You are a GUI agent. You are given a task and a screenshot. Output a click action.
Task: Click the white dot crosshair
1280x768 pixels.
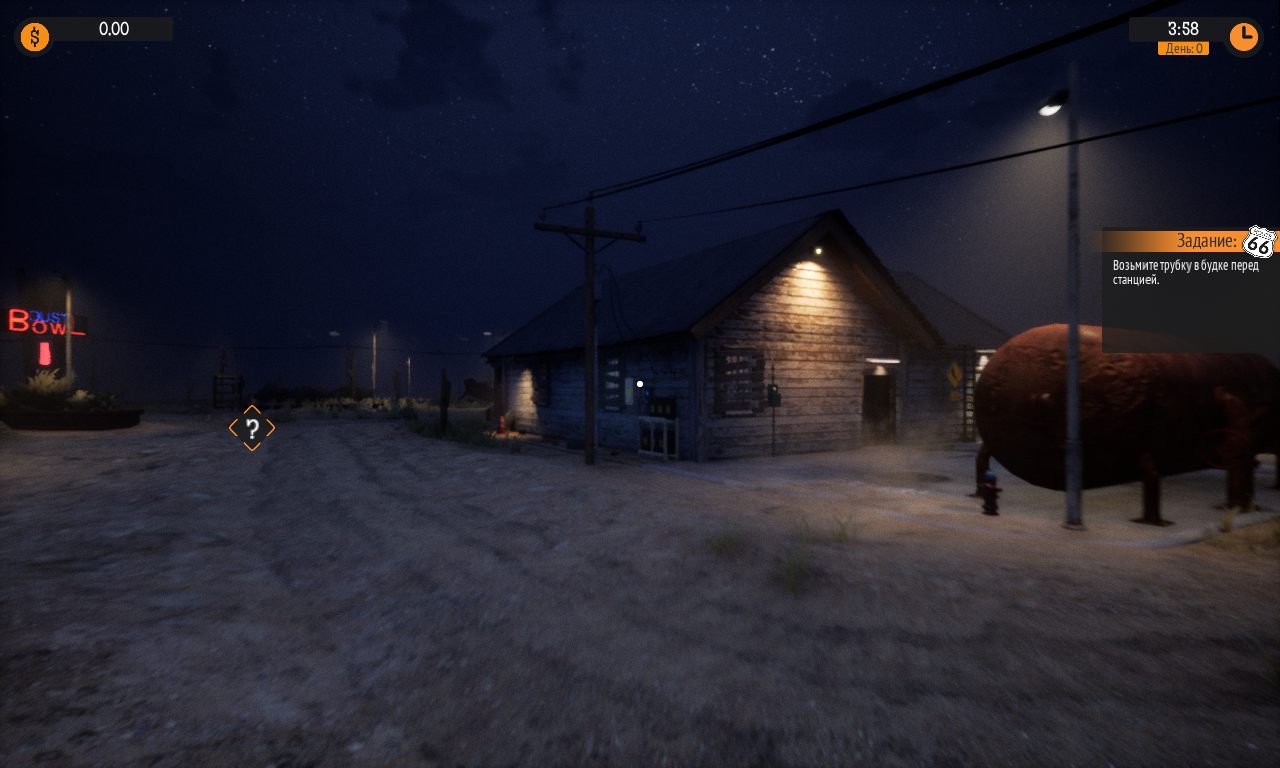point(640,384)
